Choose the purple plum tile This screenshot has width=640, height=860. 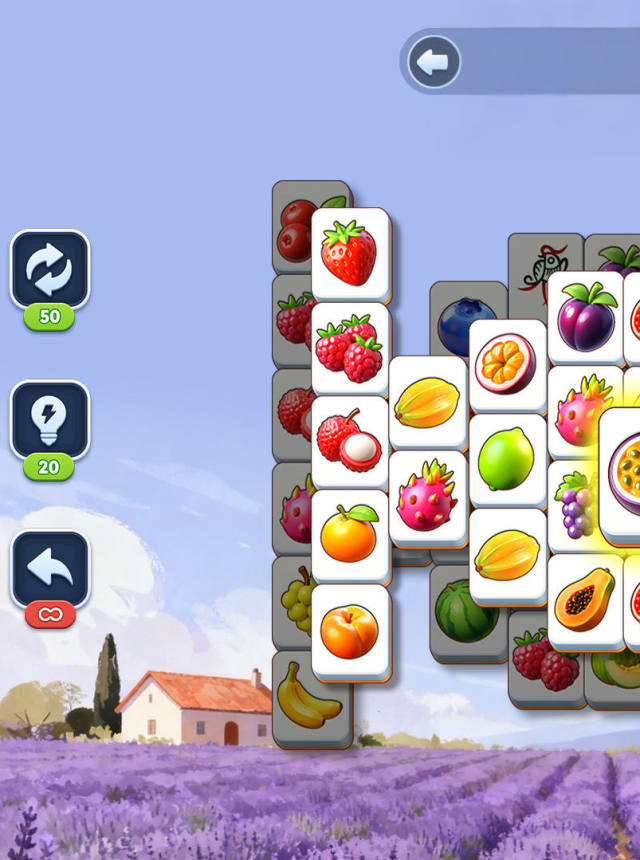coord(585,316)
